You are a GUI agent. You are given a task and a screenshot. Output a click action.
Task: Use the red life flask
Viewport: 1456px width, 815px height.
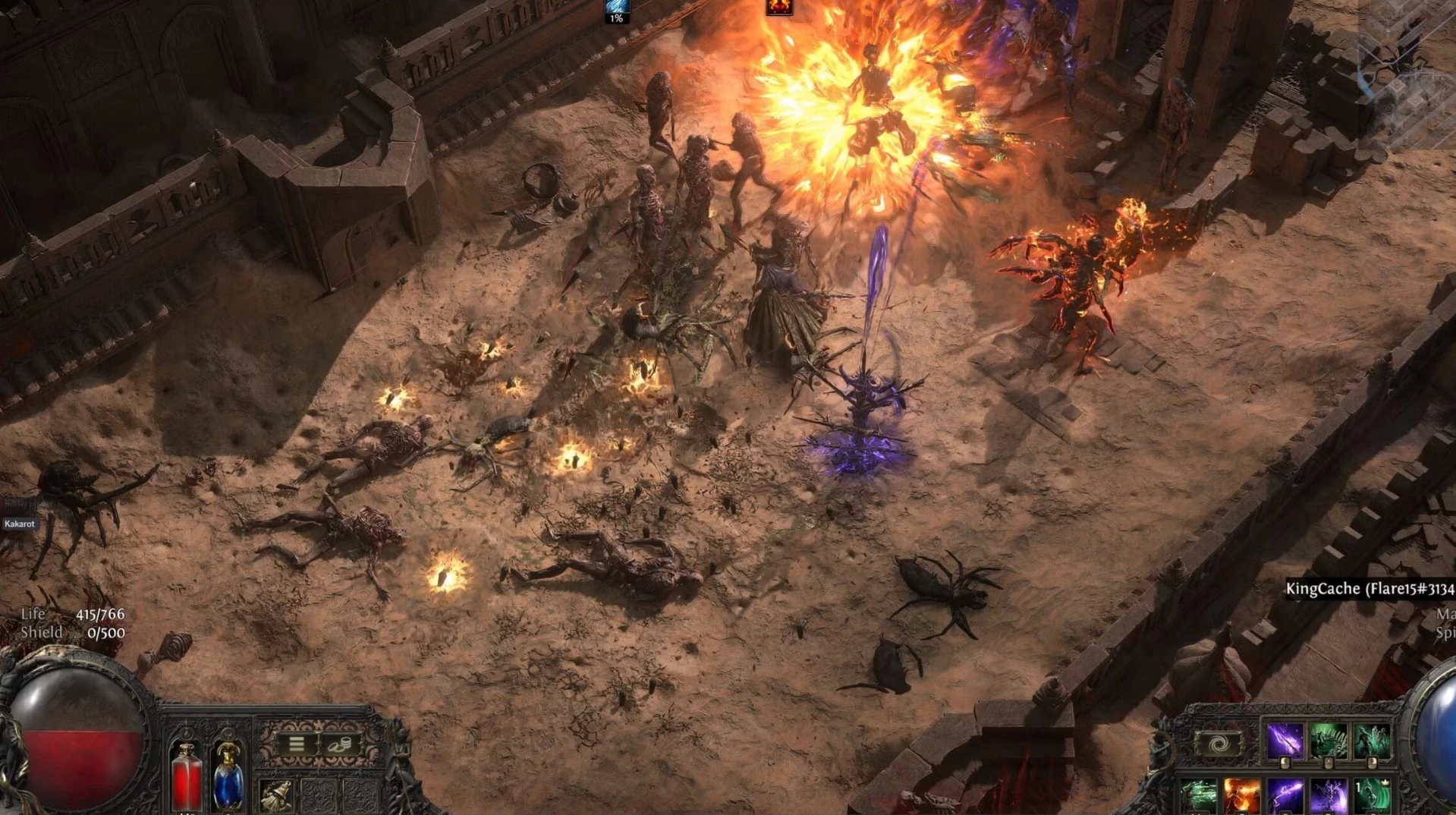pos(186,778)
